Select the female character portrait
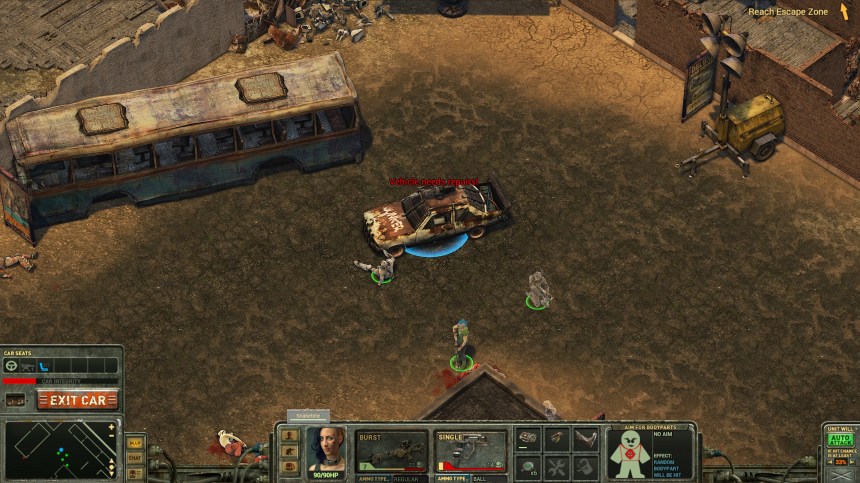Screen dimensions: 860x483 pyautogui.click(x=326, y=451)
